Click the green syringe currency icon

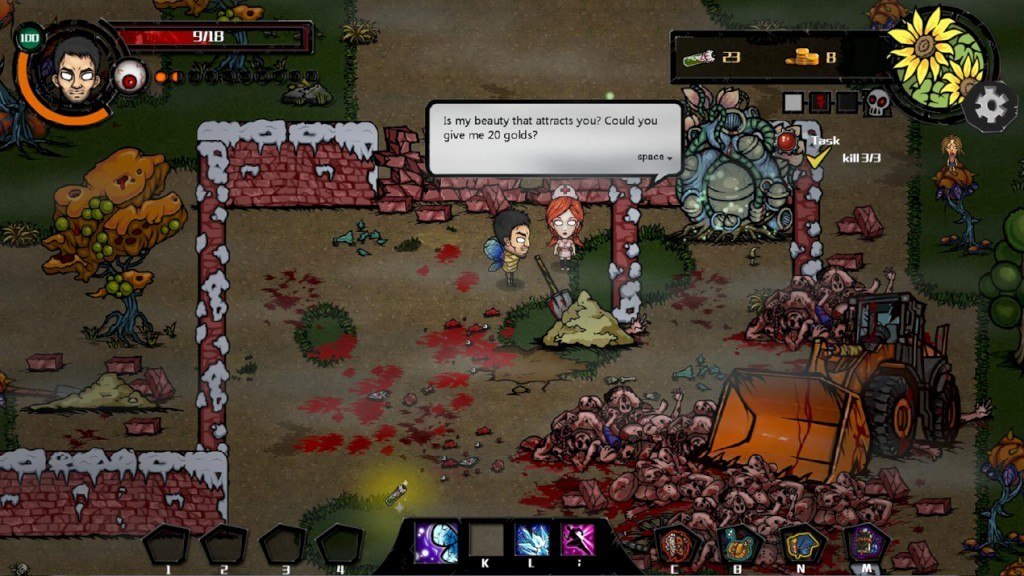699,57
